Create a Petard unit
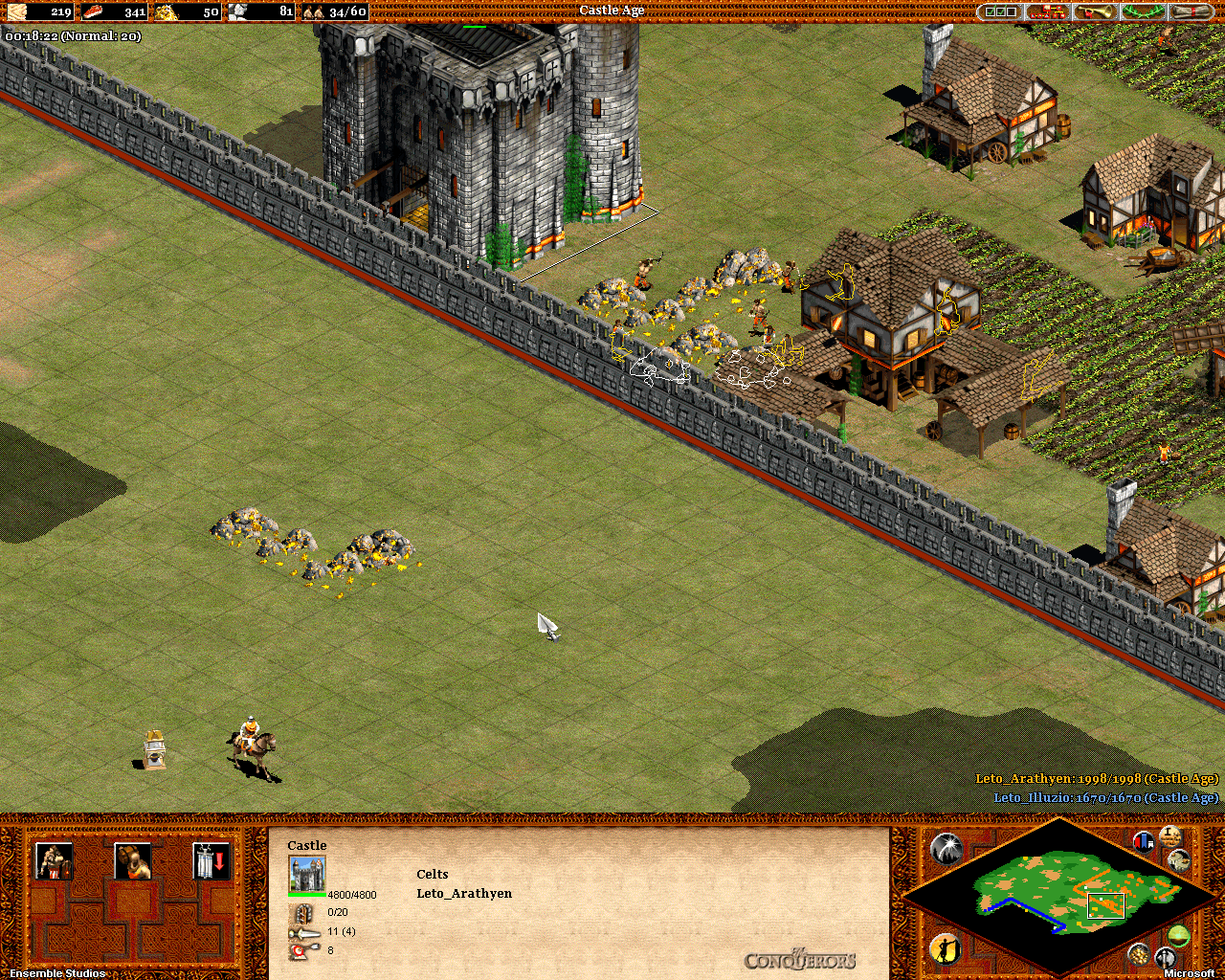 [x=132, y=861]
